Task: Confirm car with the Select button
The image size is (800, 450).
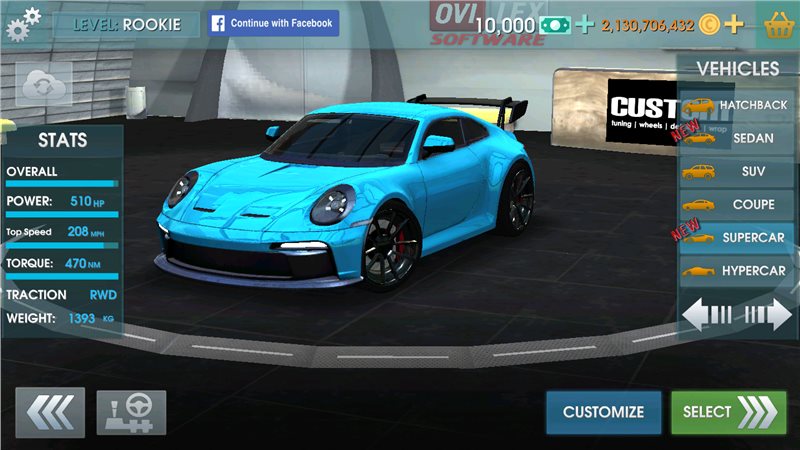Action: click(728, 412)
